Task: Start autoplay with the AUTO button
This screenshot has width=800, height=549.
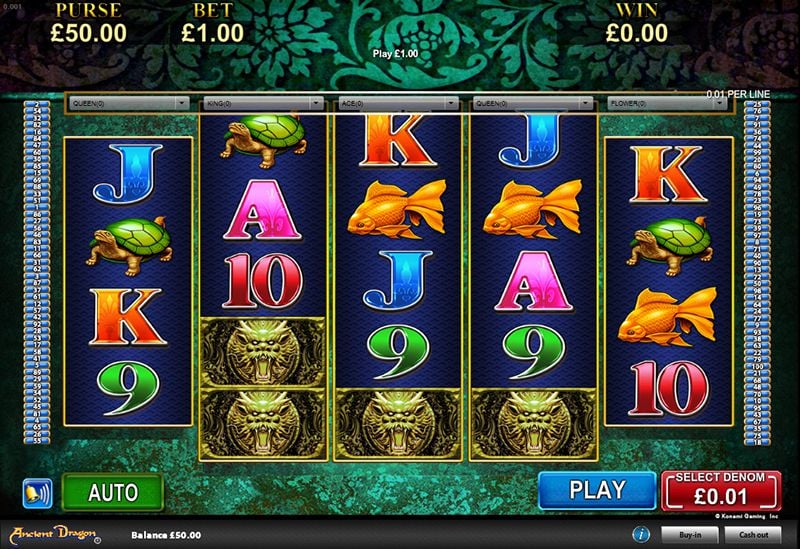Action: click(112, 492)
